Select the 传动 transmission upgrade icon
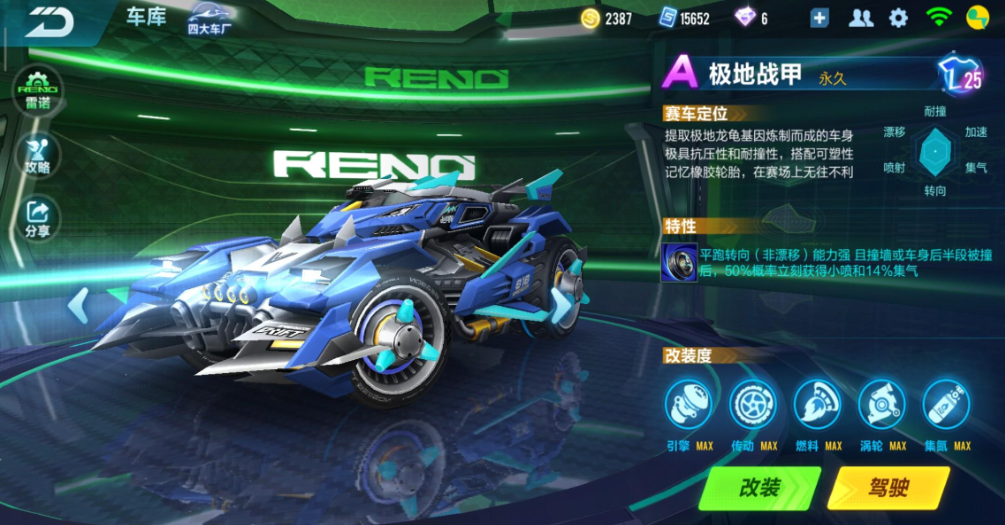 (x=753, y=405)
